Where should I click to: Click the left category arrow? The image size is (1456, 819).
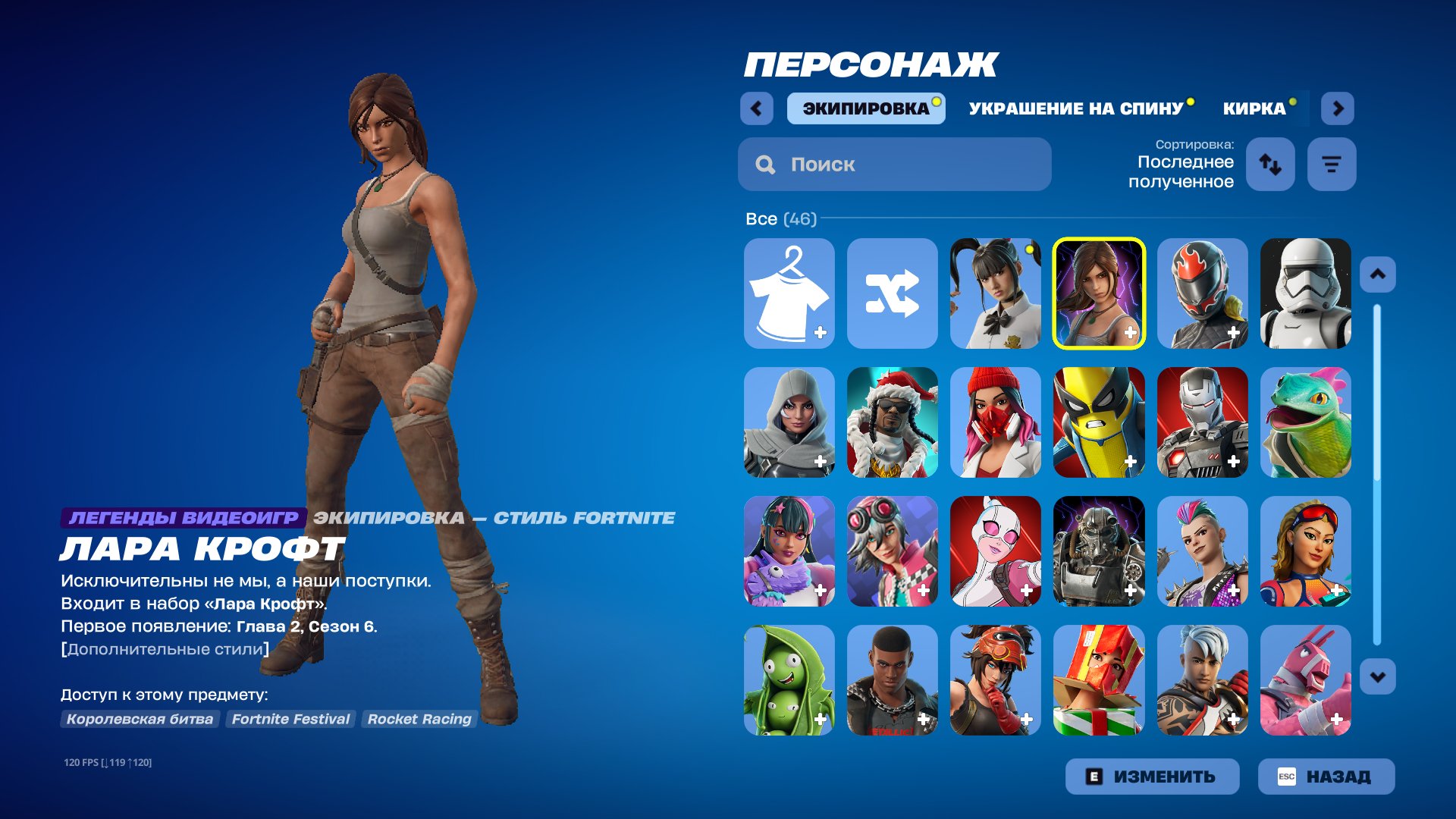pos(755,108)
